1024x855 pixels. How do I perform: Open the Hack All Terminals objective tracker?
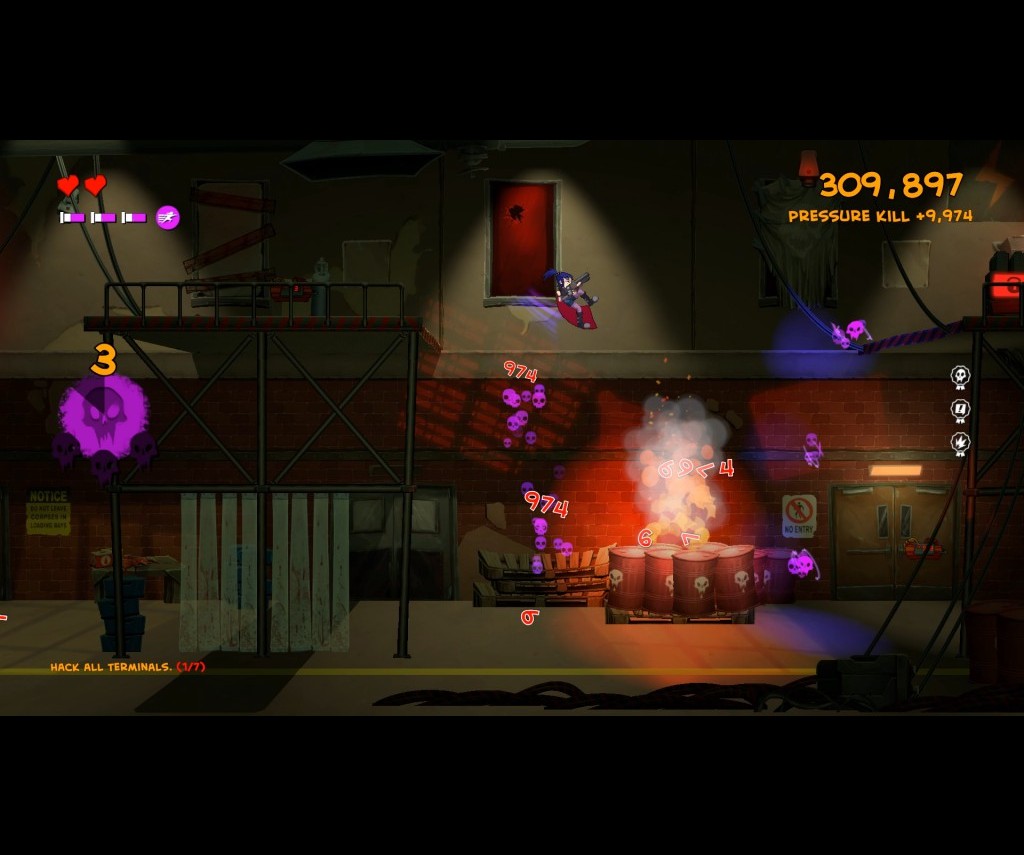click(x=127, y=667)
